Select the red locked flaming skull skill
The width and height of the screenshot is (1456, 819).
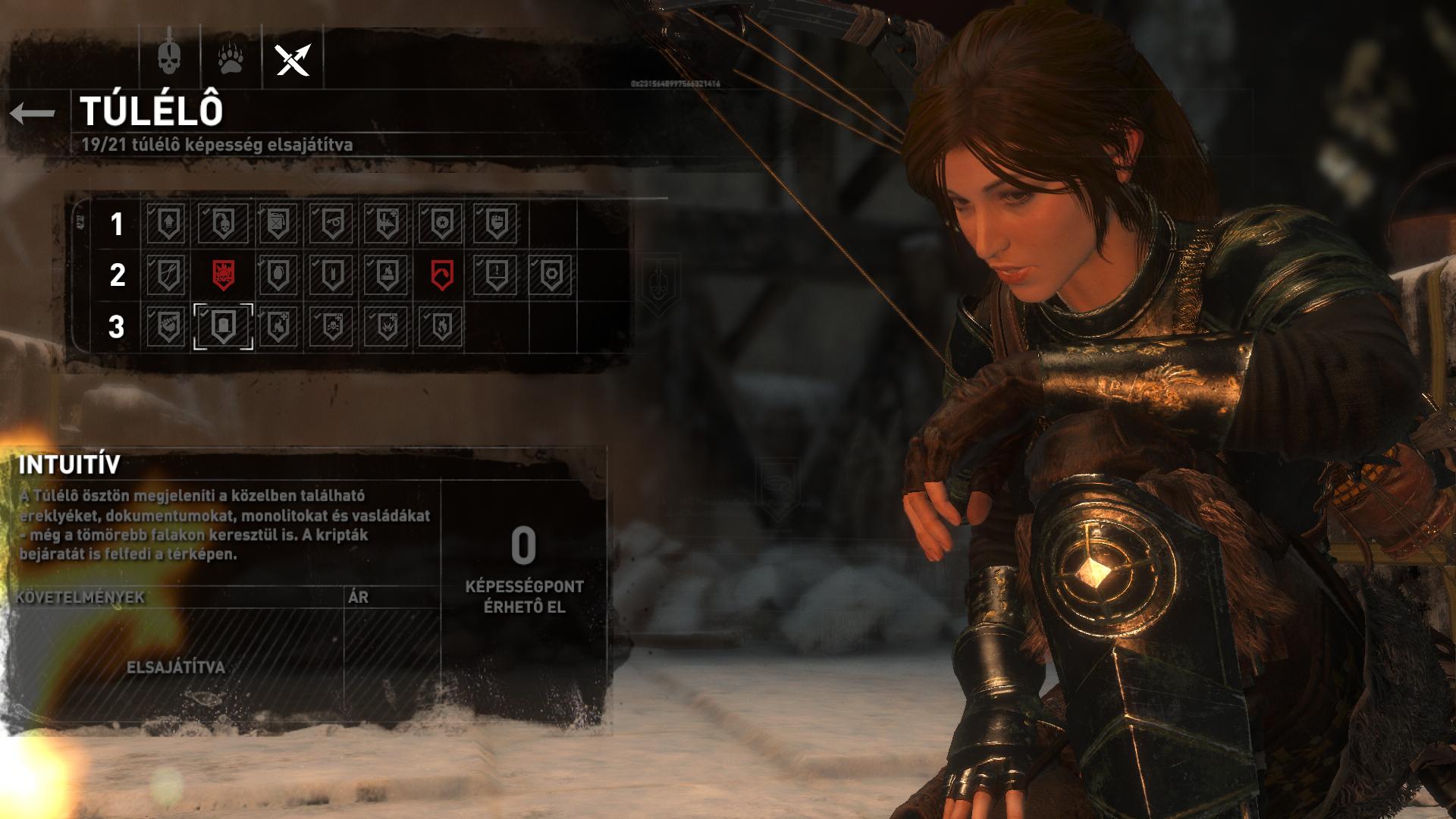pyautogui.click(x=223, y=275)
